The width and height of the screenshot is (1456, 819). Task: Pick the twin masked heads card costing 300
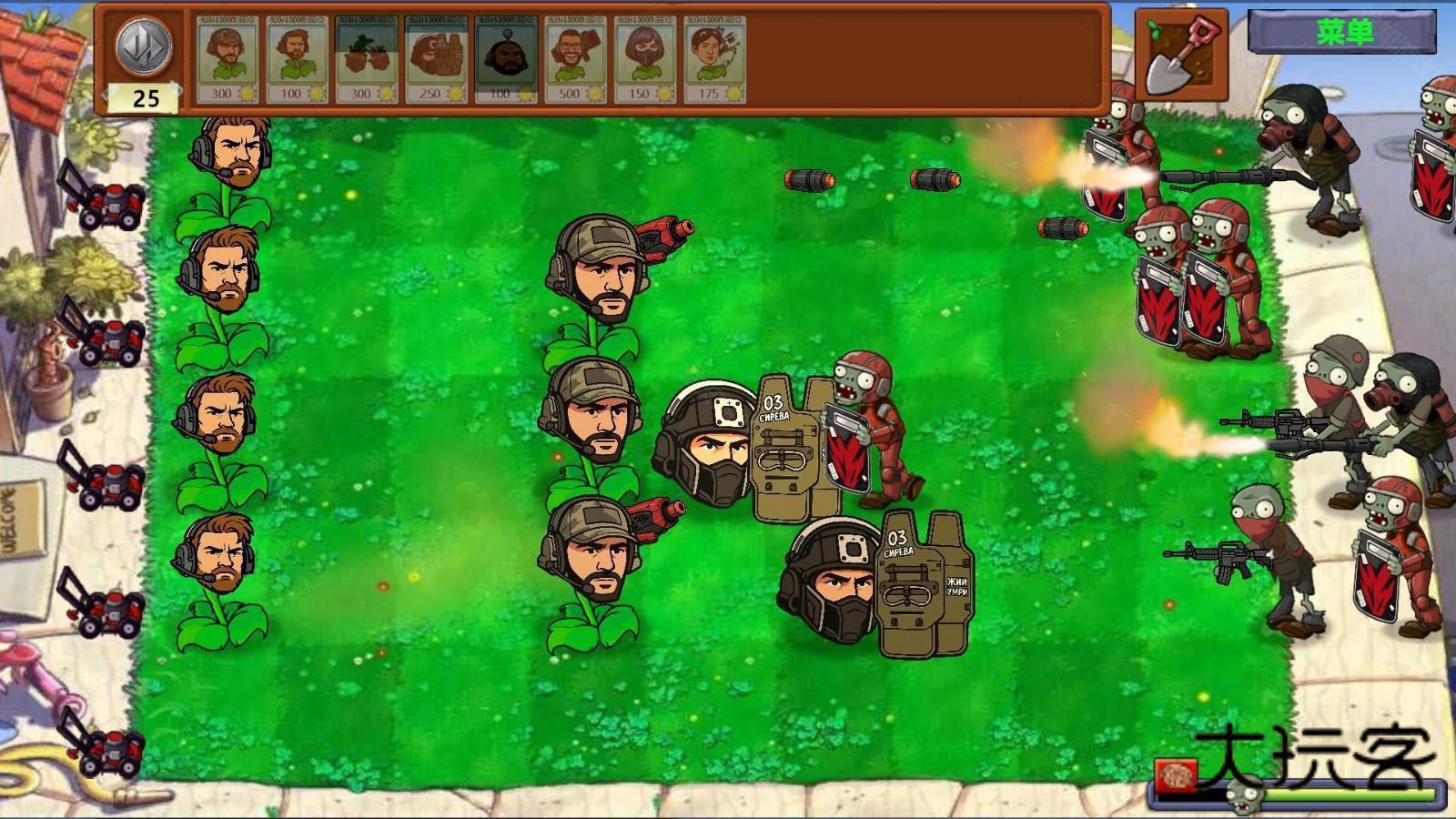[367, 59]
